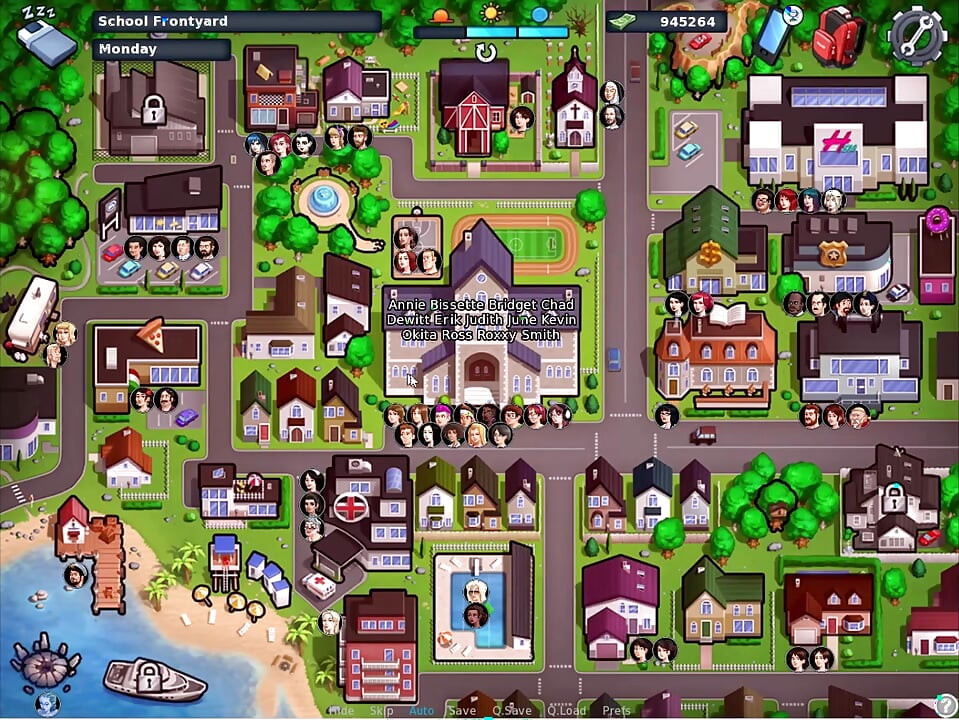Open the Save menu

pos(463,711)
